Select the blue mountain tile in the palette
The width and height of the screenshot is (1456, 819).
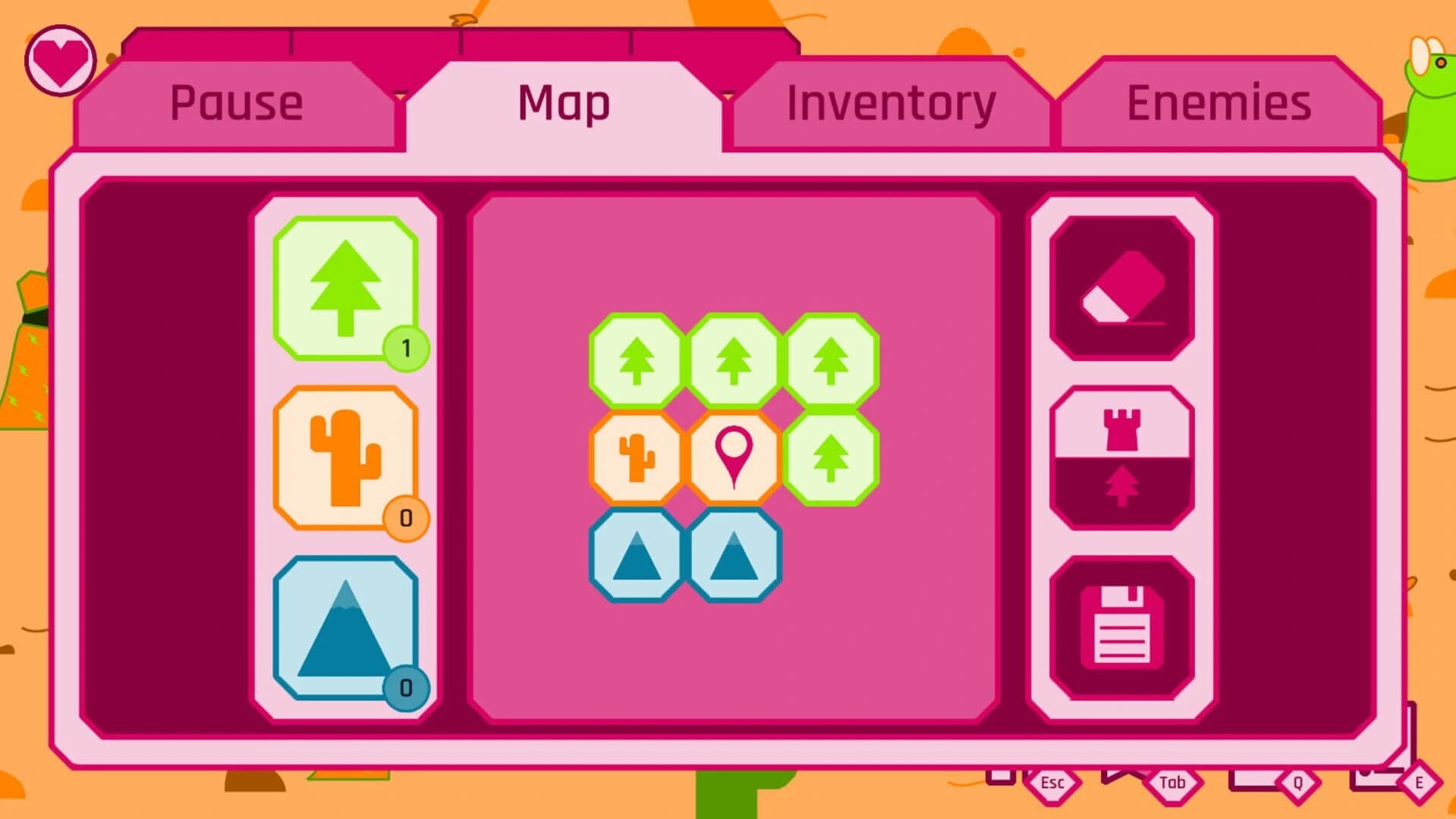(345, 629)
